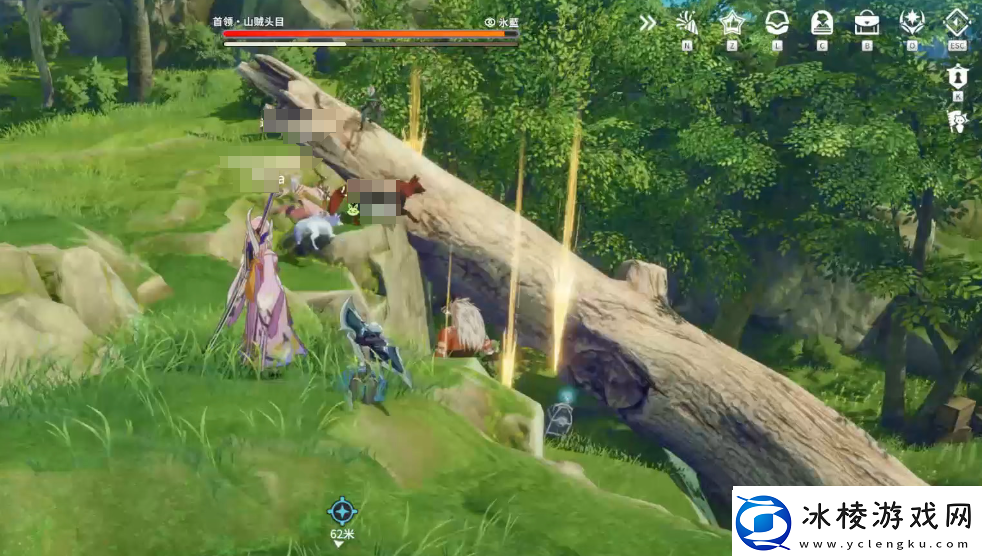The height and width of the screenshot is (556, 982).
Task: Open the star thumbs-up icon menu
Action: [x=732, y=22]
